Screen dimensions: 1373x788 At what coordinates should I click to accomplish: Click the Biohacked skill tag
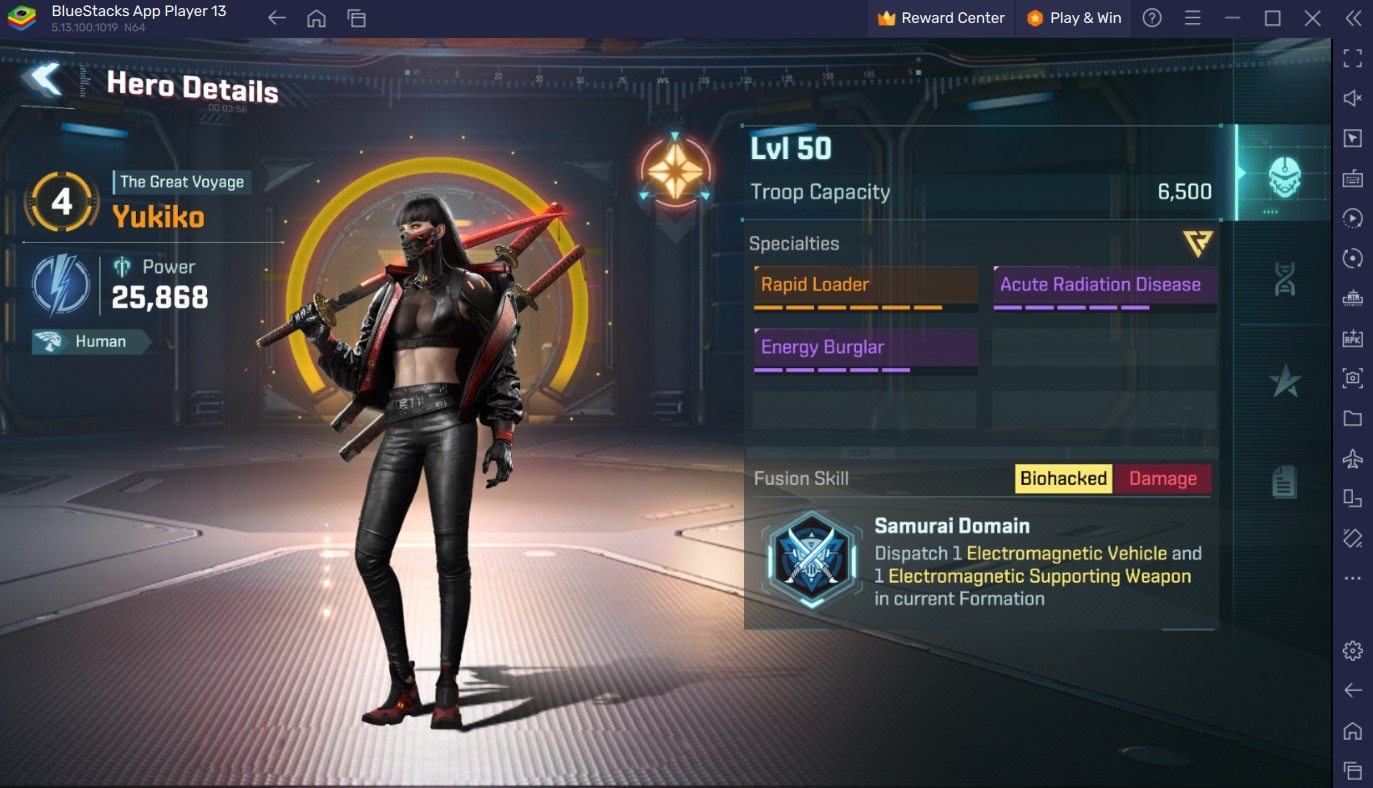pos(1062,479)
